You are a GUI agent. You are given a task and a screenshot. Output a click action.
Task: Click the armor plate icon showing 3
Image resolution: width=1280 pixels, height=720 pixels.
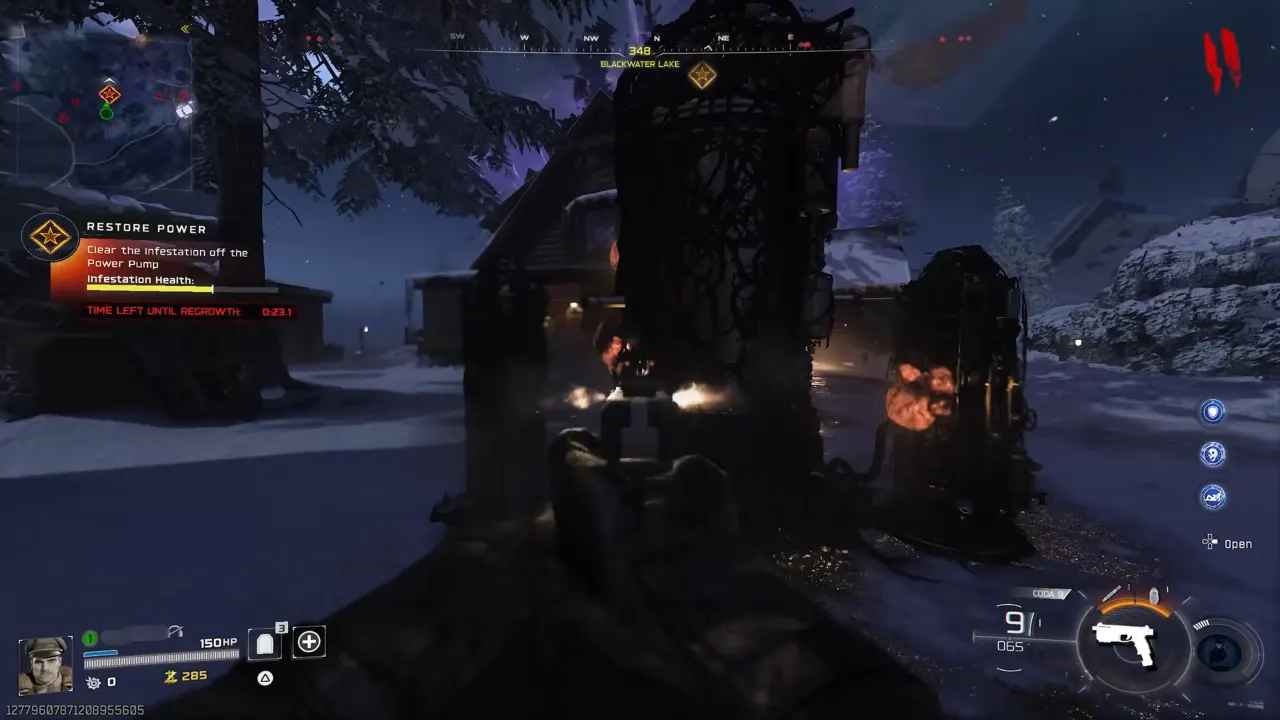click(x=264, y=642)
